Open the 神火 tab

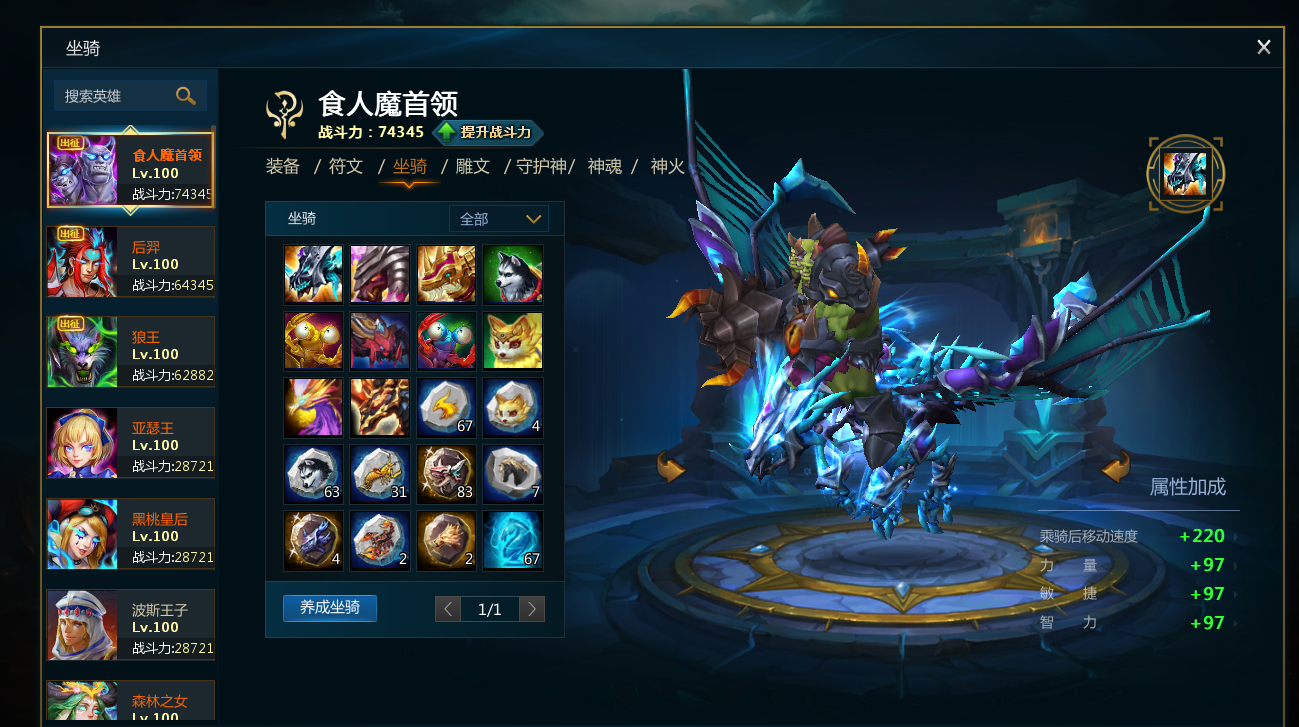[x=668, y=166]
